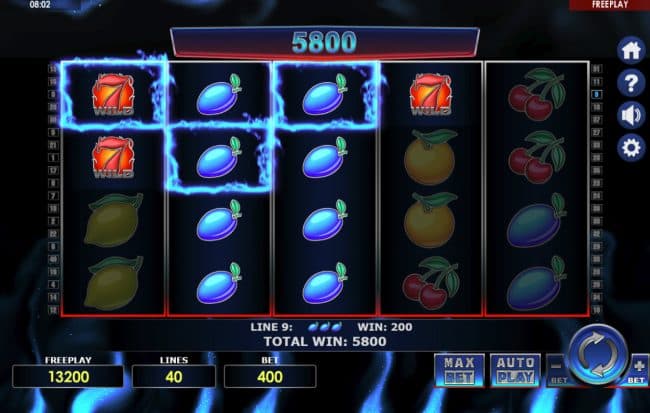The image size is (650, 413).
Task: Start Auto Play
Action: tap(515, 368)
